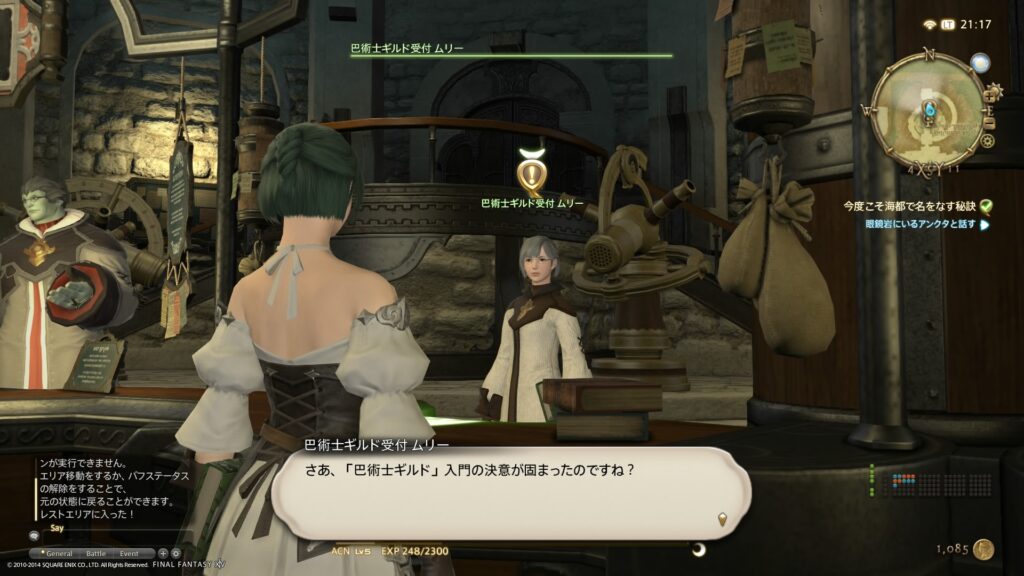1024x576 pixels.
Task: Switch to the Event chat tab
Action: click(131, 552)
